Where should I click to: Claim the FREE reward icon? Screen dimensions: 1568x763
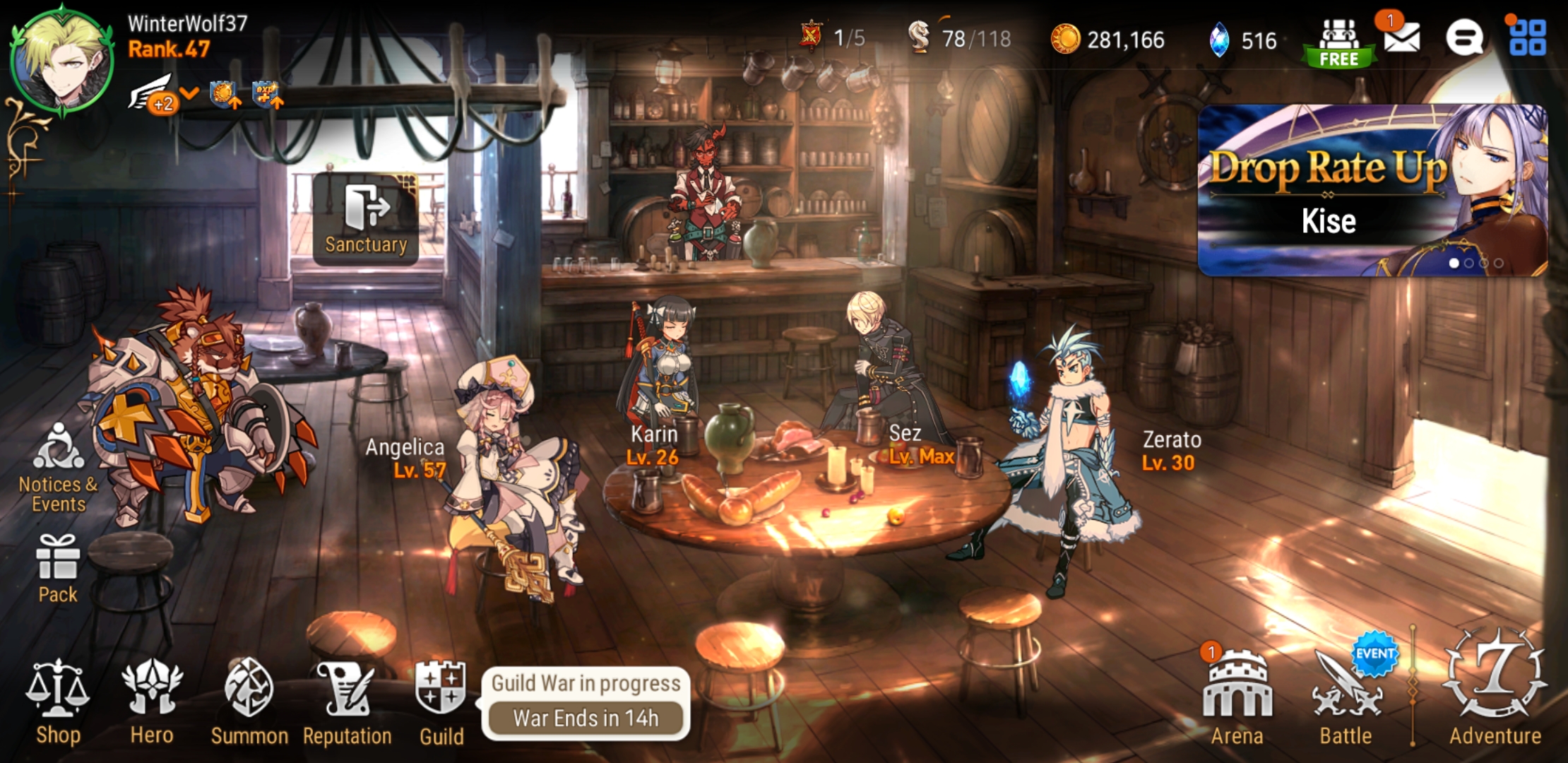[x=1338, y=42]
